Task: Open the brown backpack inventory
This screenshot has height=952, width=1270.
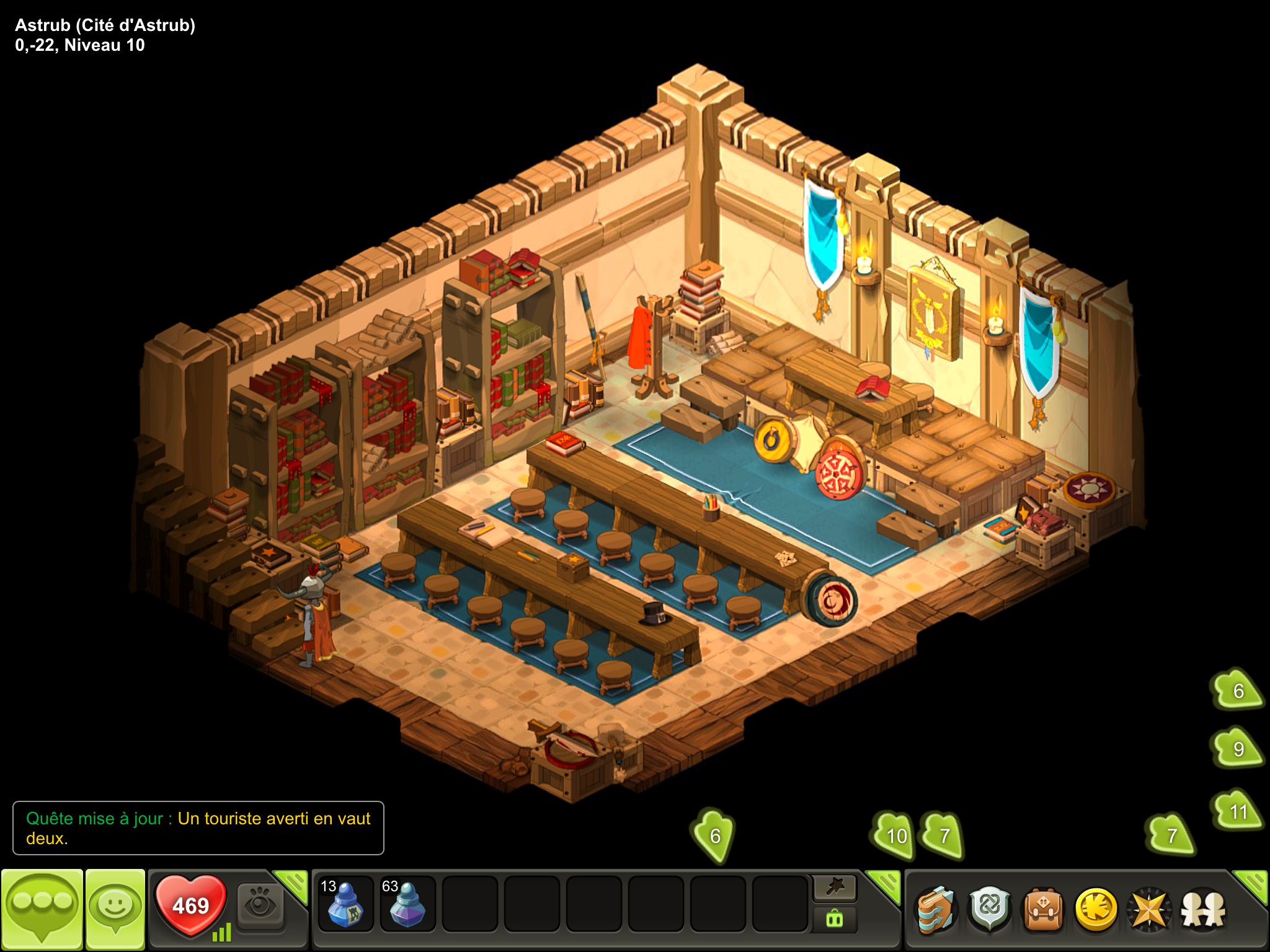Action: point(1043,910)
